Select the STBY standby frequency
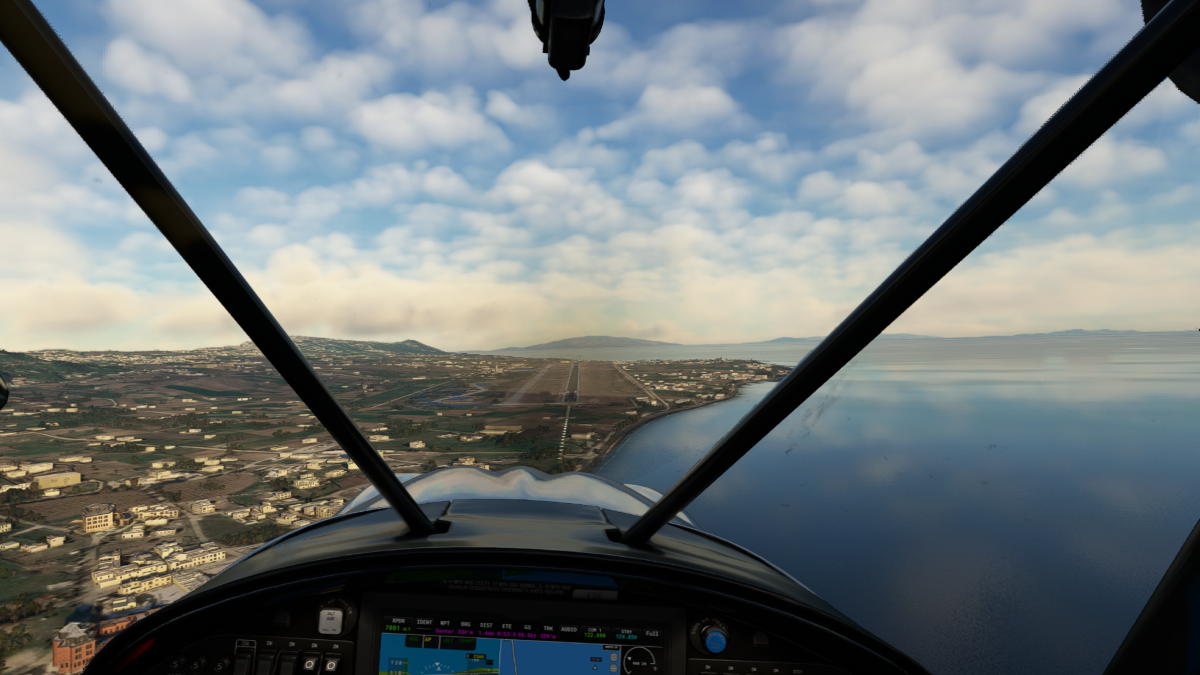Viewport: 1200px width, 675px height. point(627,633)
